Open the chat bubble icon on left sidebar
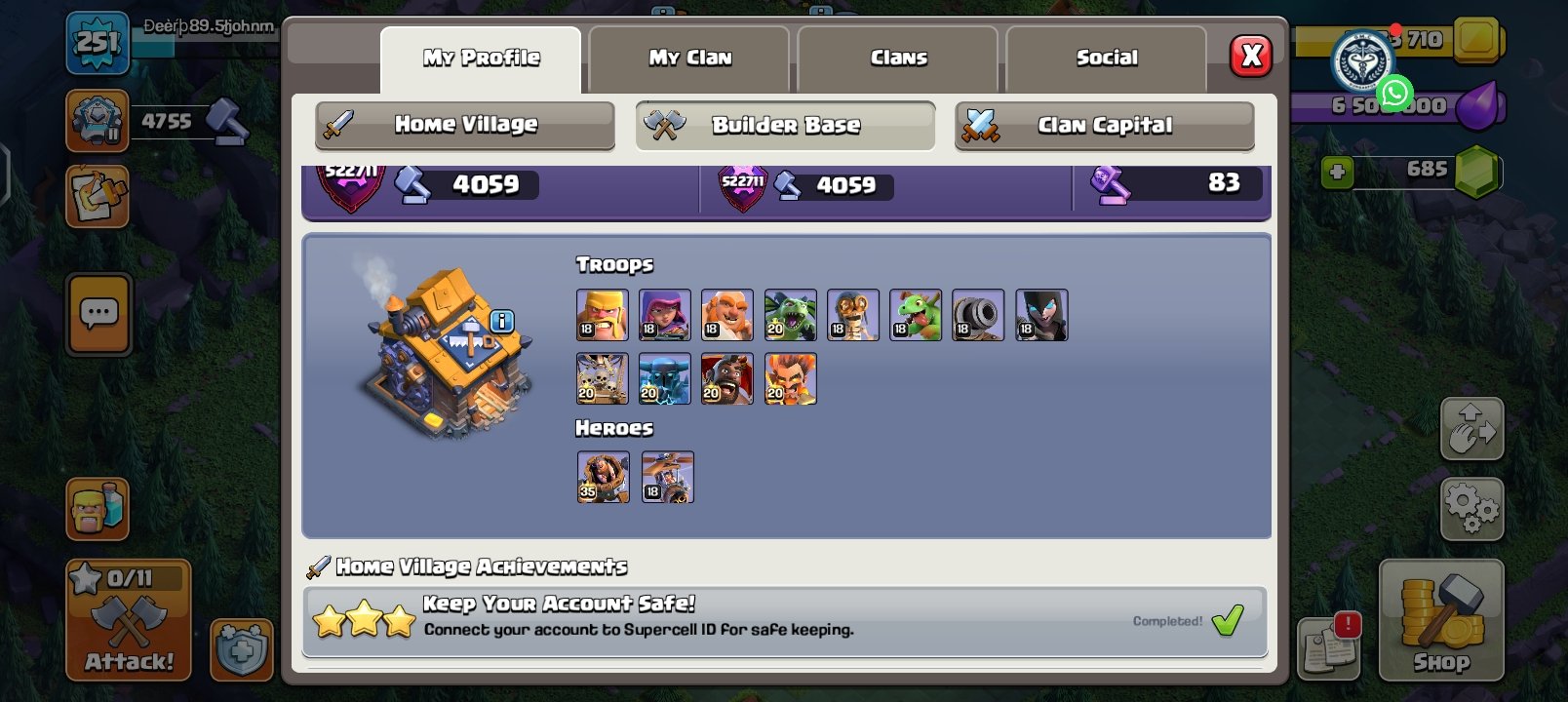Viewport: 1568px width, 702px height. coord(98,315)
